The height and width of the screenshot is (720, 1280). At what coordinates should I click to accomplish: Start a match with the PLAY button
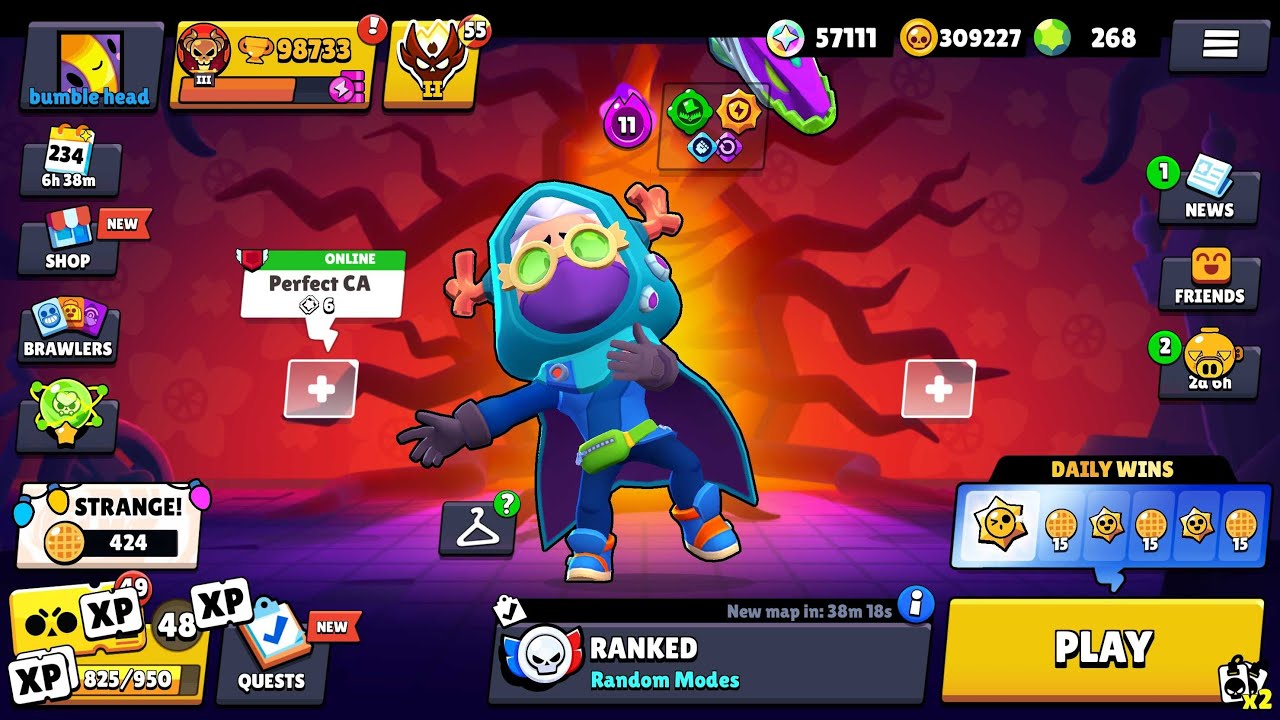[1102, 648]
